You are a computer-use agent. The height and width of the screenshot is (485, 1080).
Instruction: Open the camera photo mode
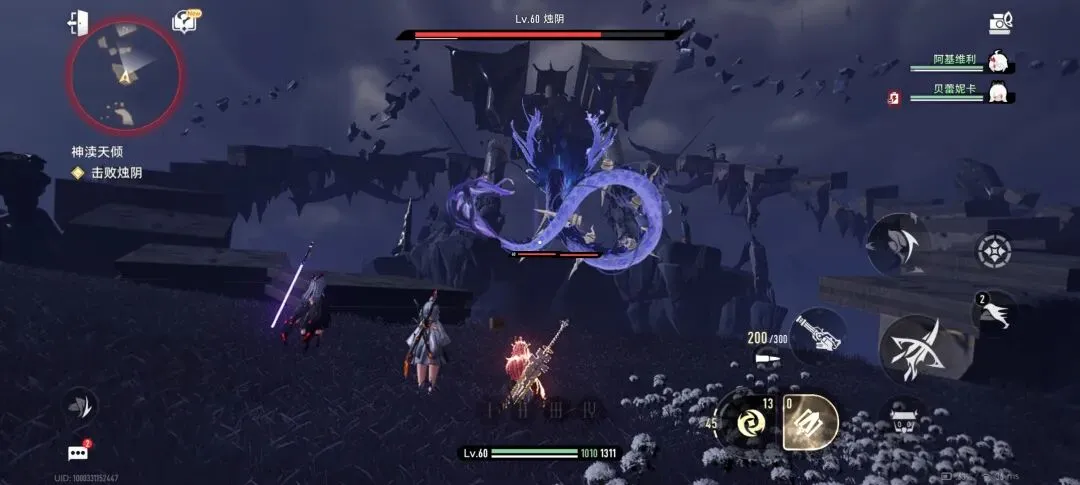[x=1000, y=22]
